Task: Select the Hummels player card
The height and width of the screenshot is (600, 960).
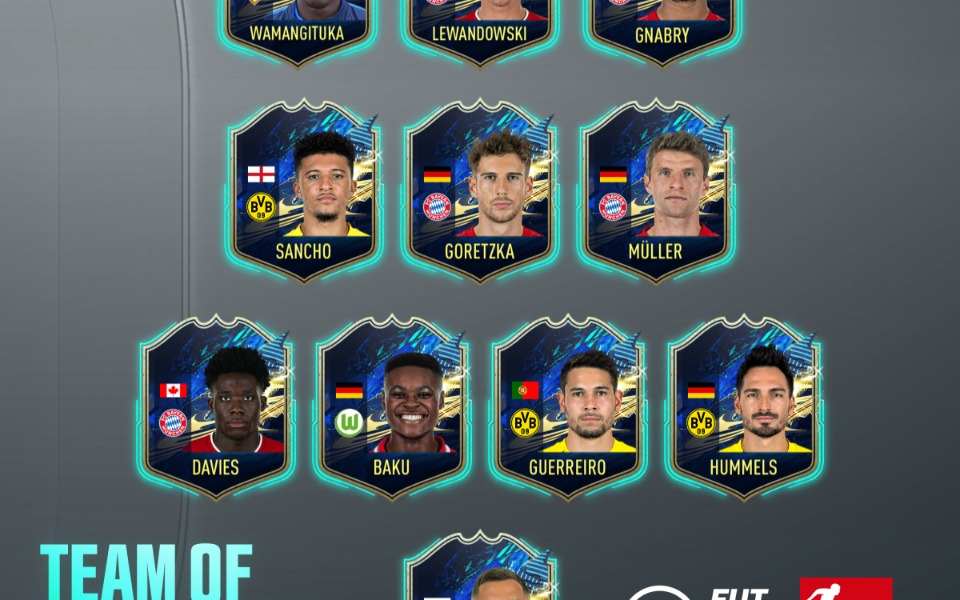Action: (x=744, y=405)
